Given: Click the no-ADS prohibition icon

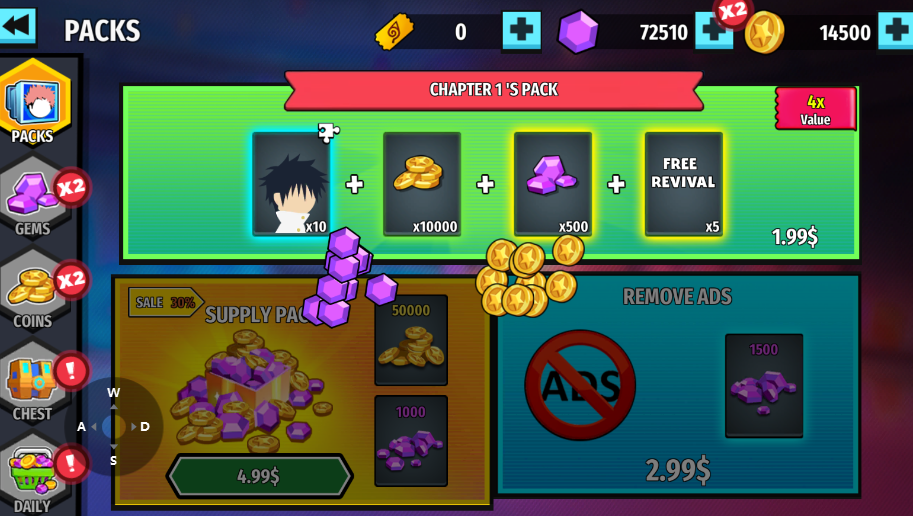Looking at the screenshot, I should tap(580, 385).
